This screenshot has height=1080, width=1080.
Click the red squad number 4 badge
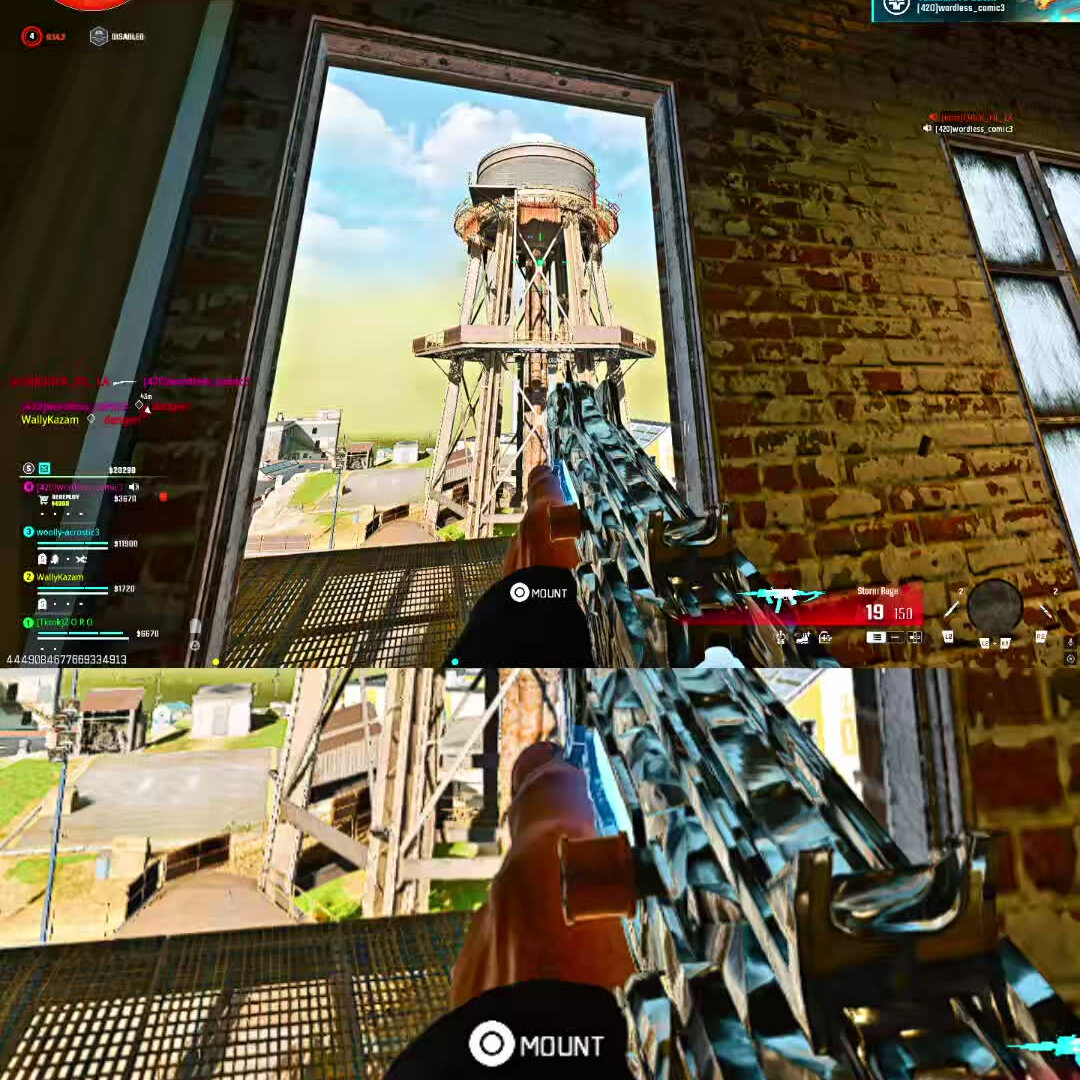[x=31, y=37]
